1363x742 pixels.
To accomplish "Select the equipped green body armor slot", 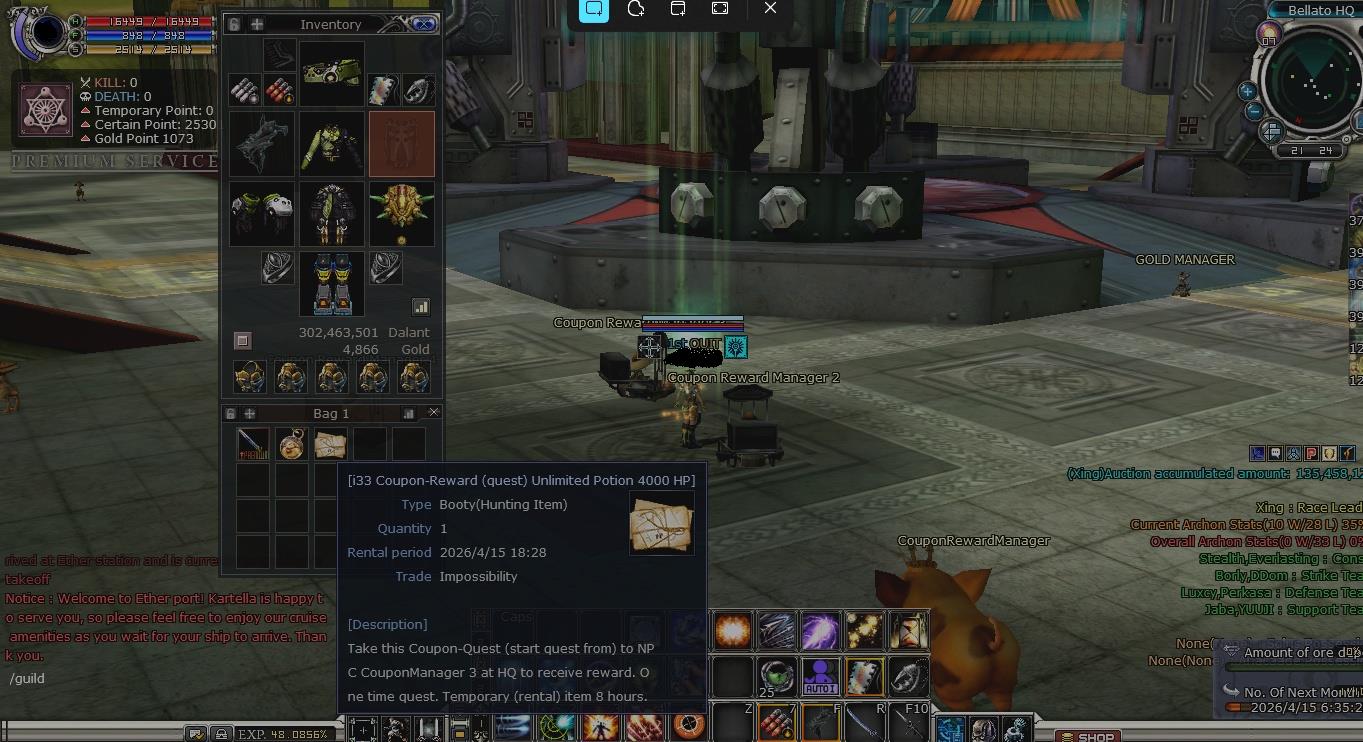I will pos(332,144).
